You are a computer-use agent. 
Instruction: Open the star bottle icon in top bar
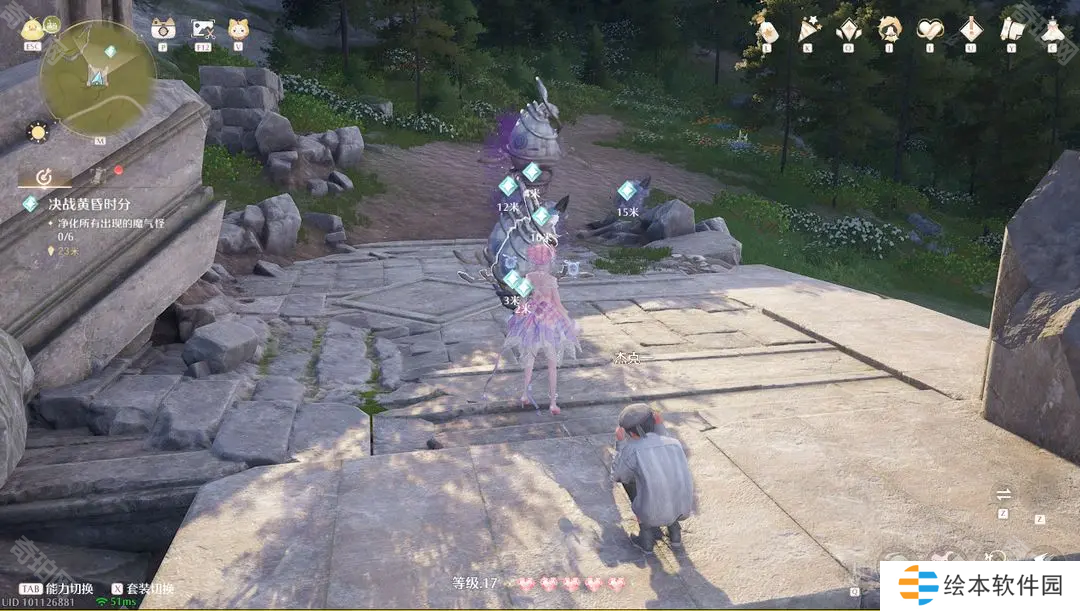click(x=767, y=28)
